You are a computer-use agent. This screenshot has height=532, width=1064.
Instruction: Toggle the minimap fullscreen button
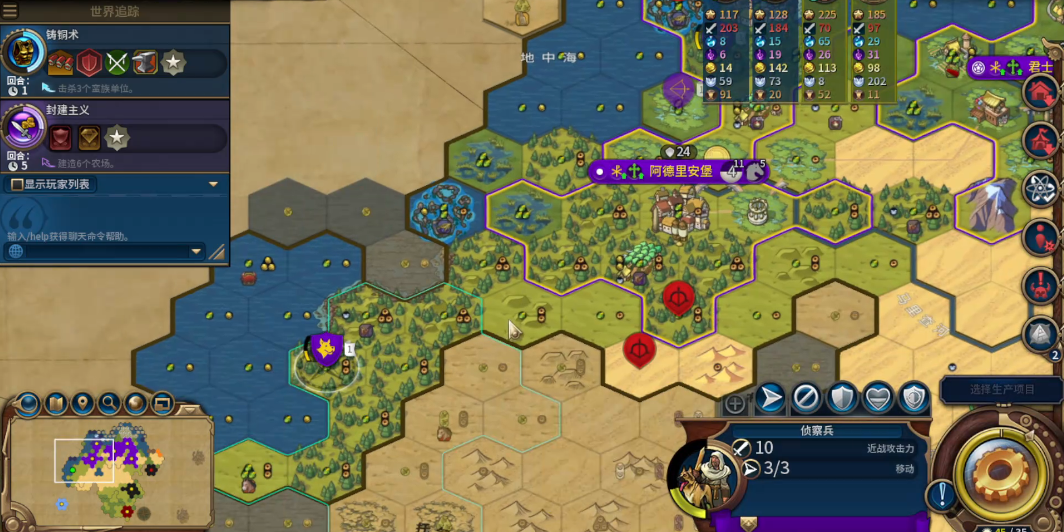[x=162, y=404]
